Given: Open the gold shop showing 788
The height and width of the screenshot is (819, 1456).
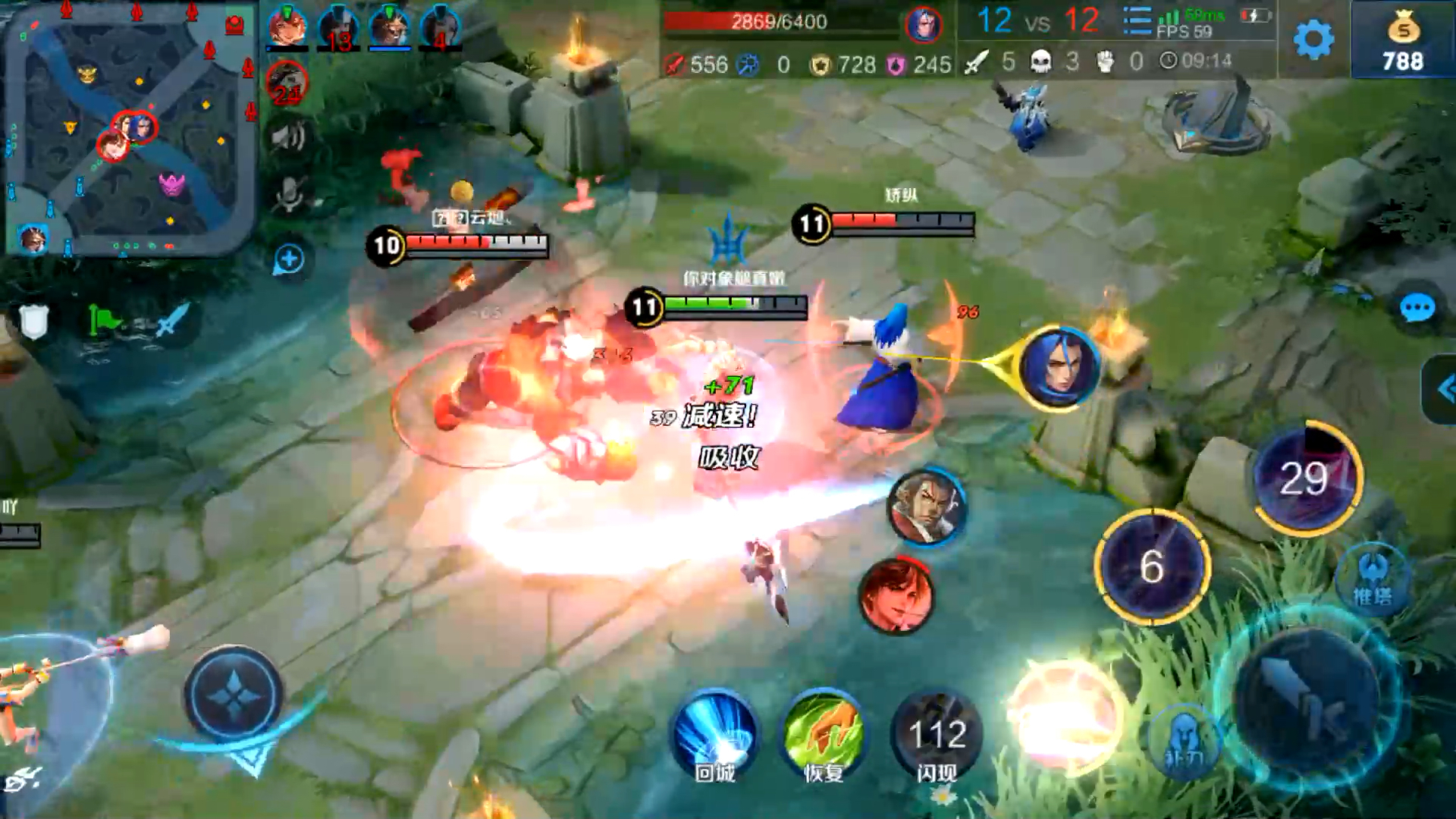Looking at the screenshot, I should tap(1402, 42).
